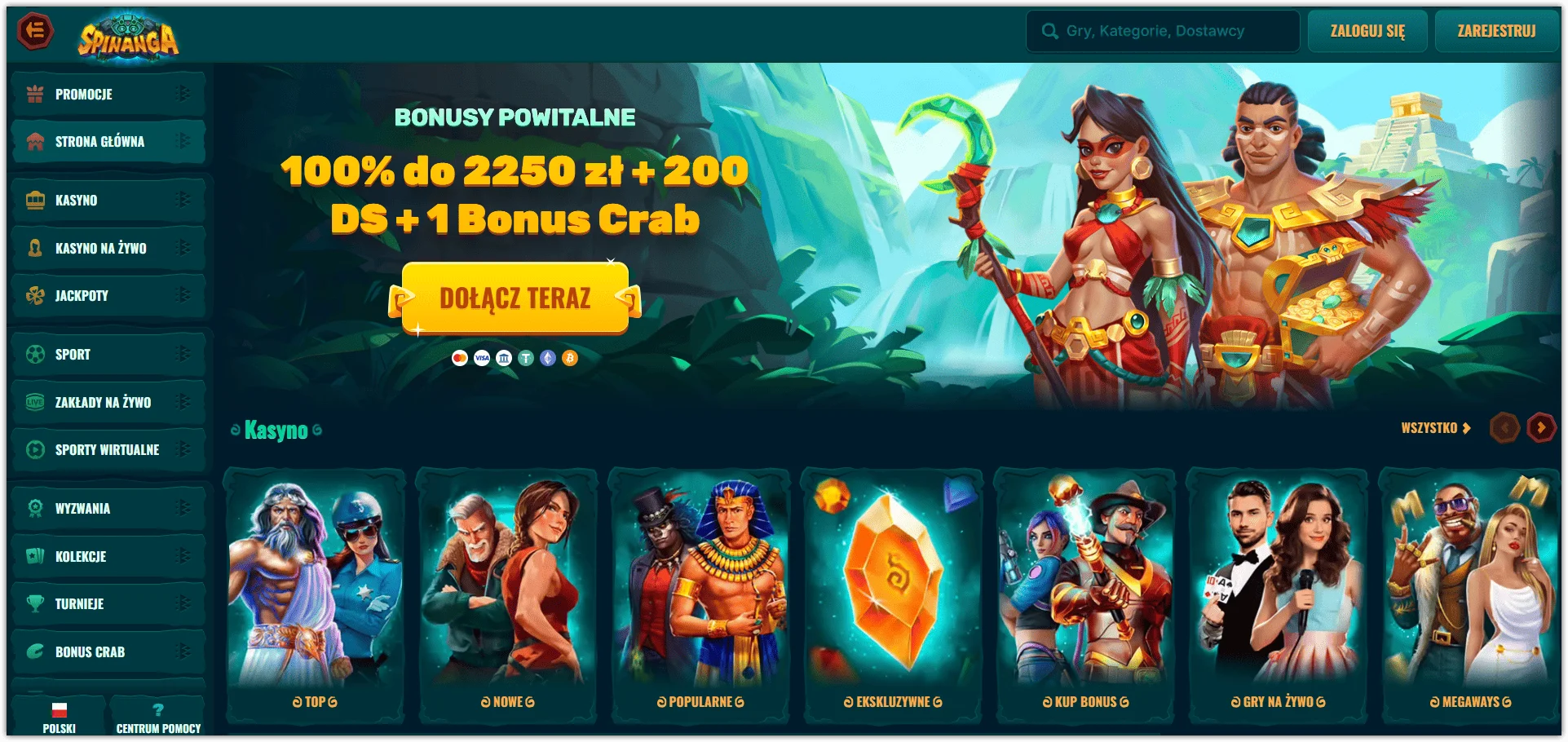Click the Visa payment icon
The image size is (1568, 742).
(483, 358)
